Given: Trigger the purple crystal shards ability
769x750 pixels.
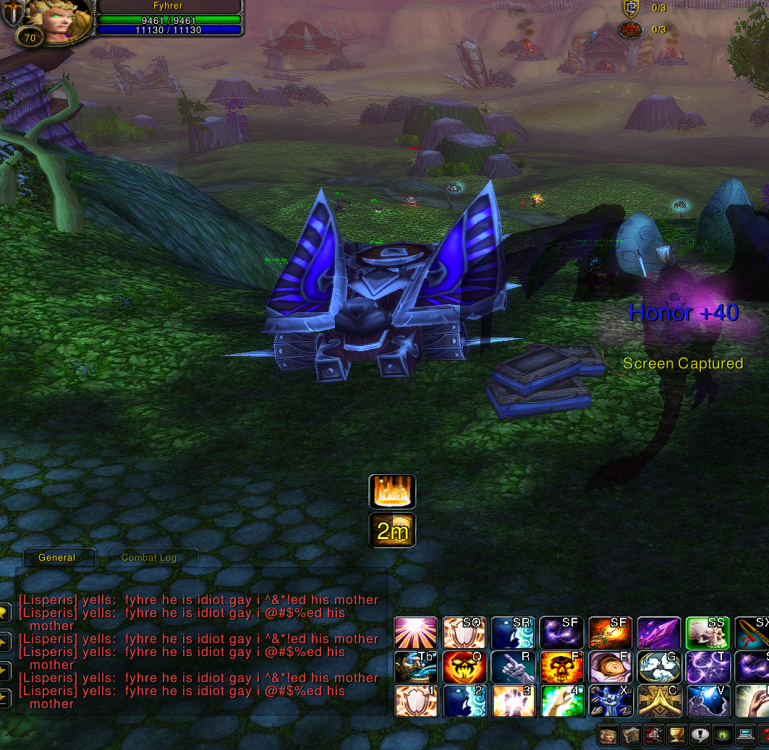Looking at the screenshot, I should tap(658, 633).
